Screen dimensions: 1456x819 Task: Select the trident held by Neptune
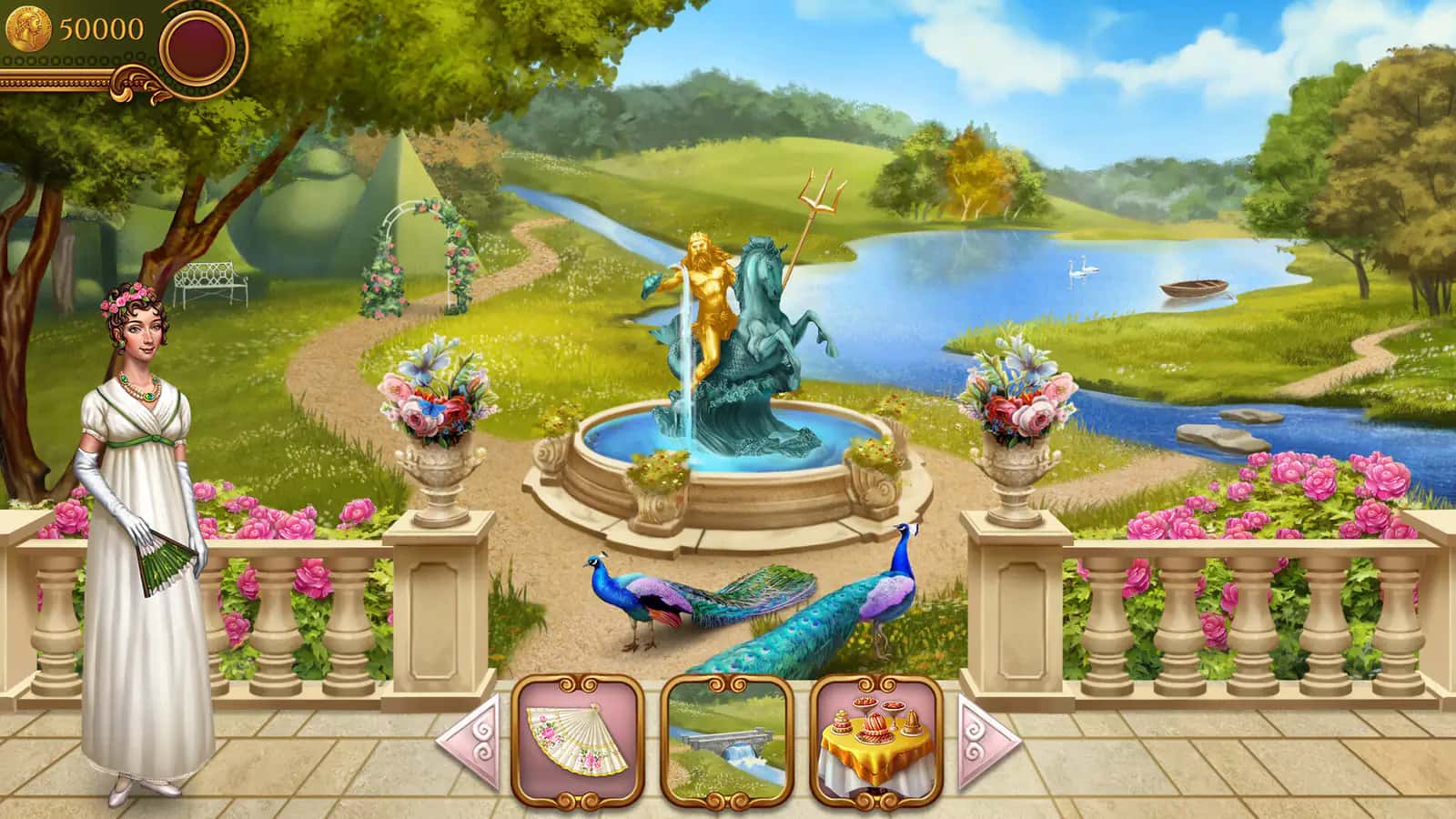818,200
